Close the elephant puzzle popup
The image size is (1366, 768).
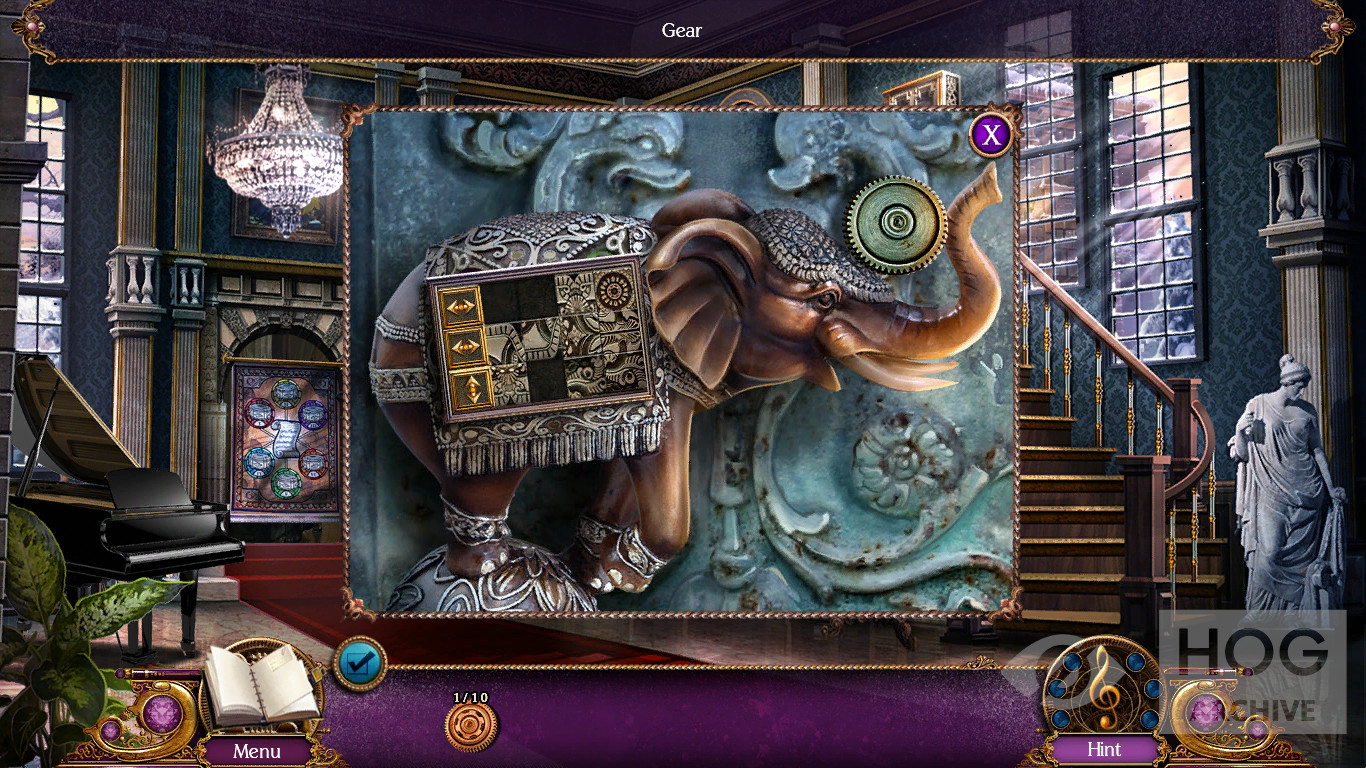[x=990, y=134]
